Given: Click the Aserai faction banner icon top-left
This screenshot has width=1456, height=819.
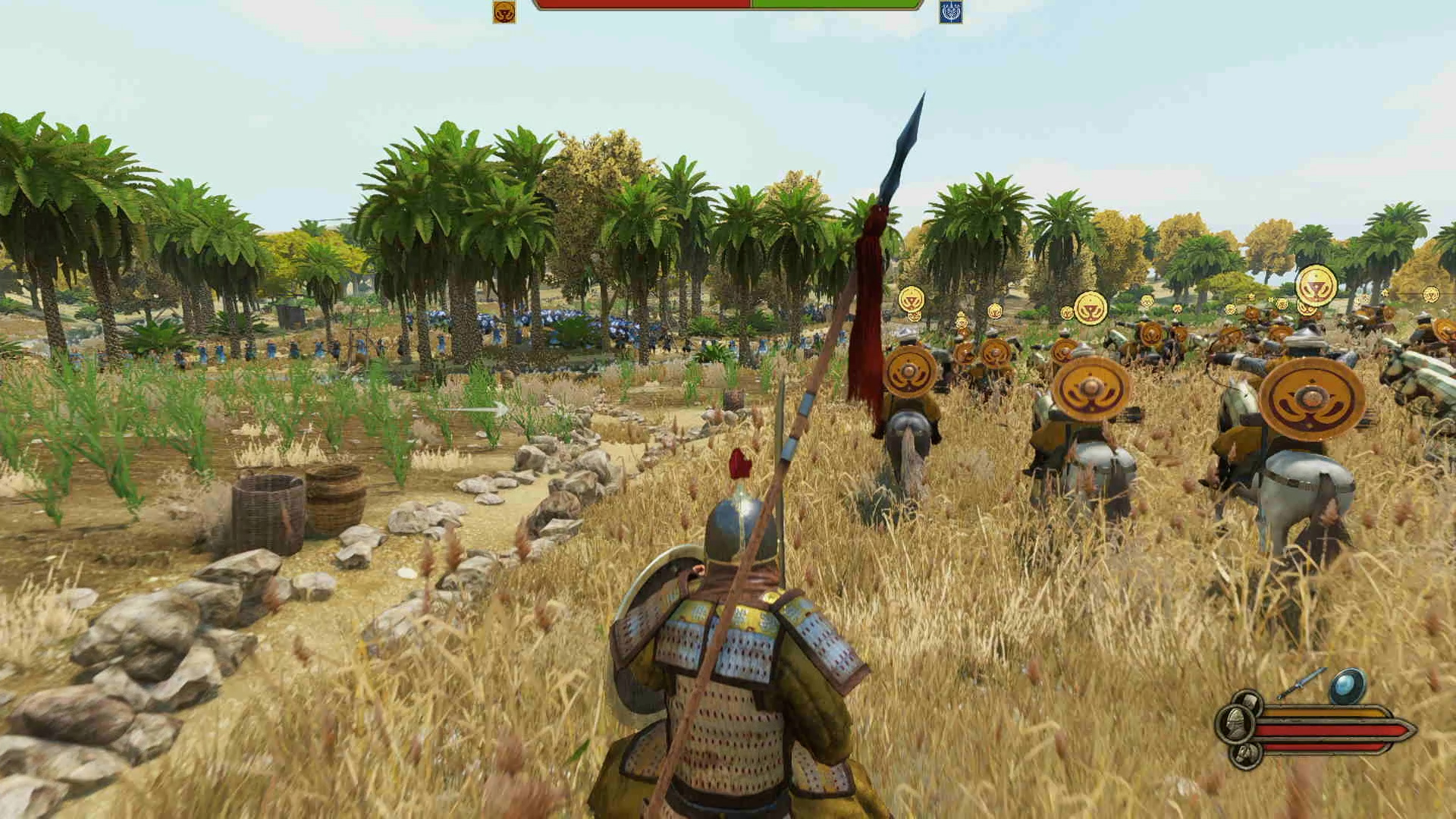Looking at the screenshot, I should coord(502,12).
